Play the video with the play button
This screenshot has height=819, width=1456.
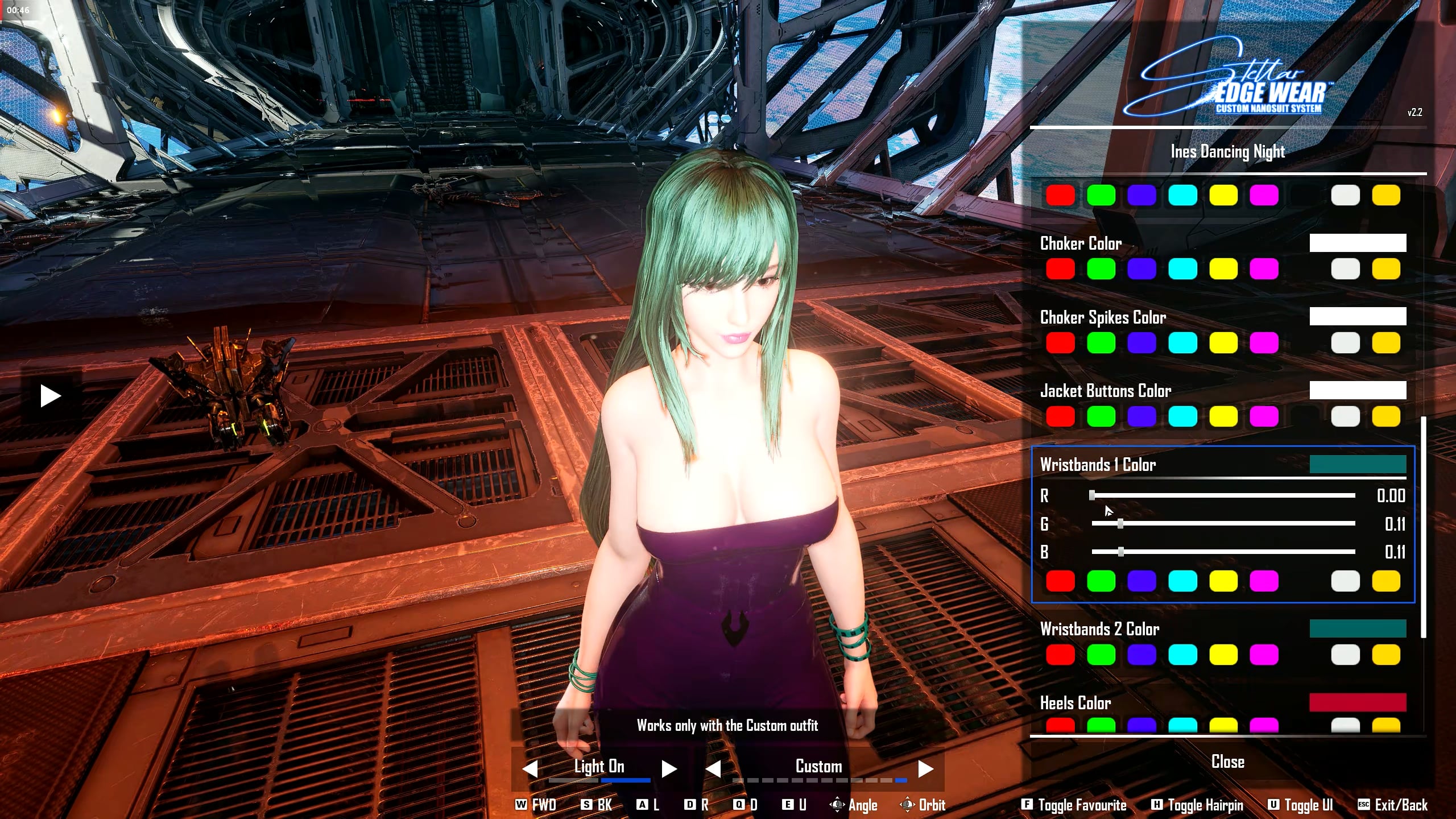tap(51, 396)
